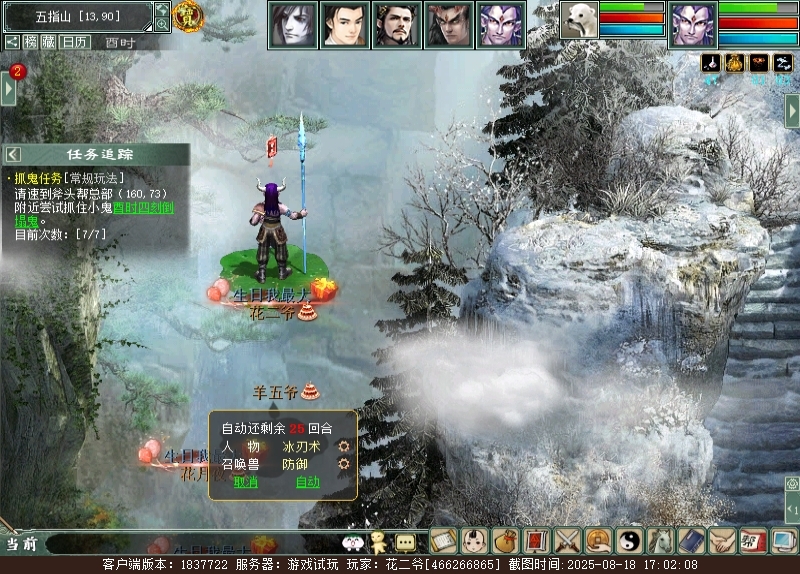Image resolution: width=800 pixels, height=574 pixels.
Task: Open the child face icon in the toolbar
Action: tap(475, 541)
